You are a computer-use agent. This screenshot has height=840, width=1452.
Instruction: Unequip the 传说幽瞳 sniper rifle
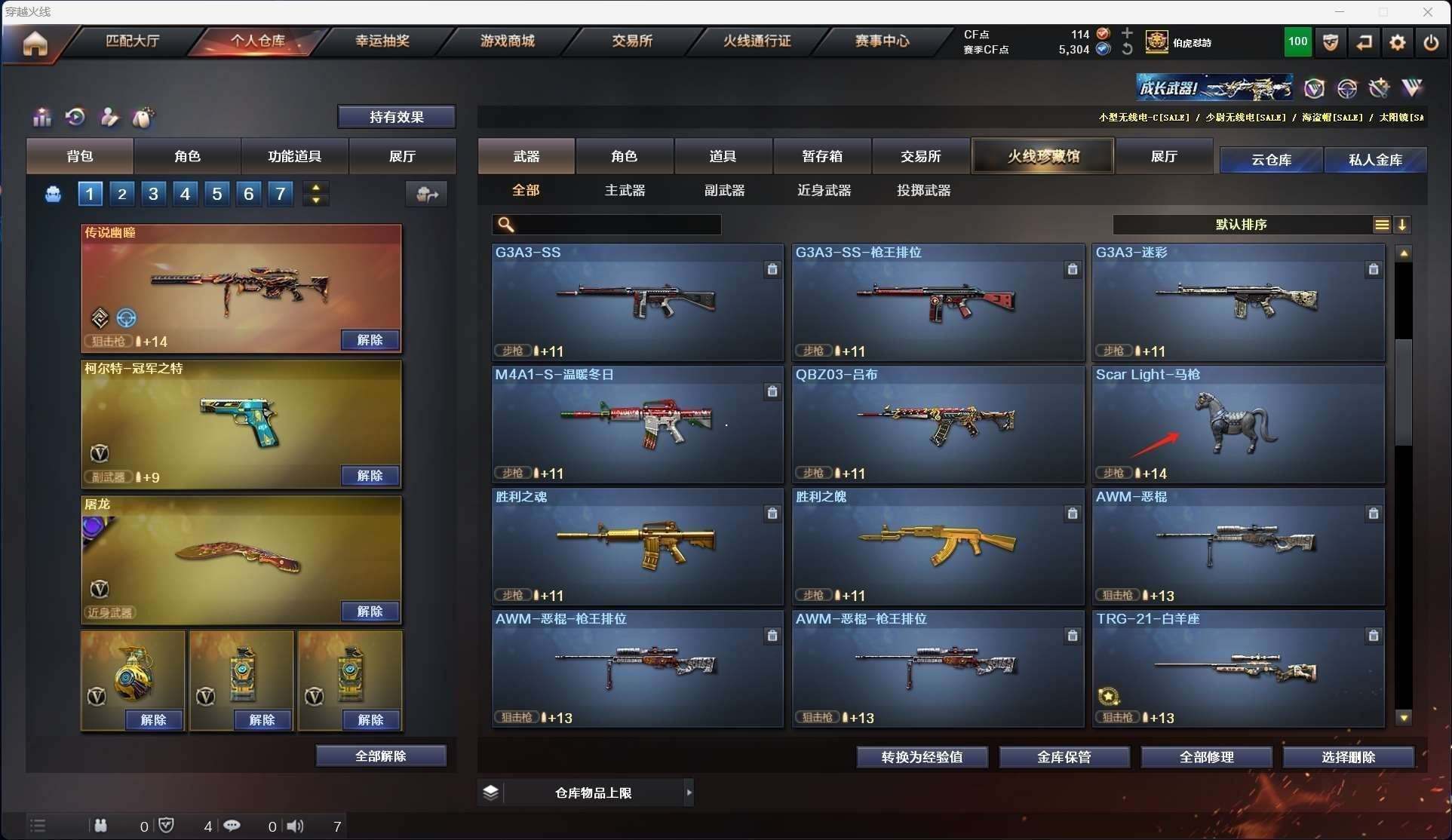(x=370, y=340)
